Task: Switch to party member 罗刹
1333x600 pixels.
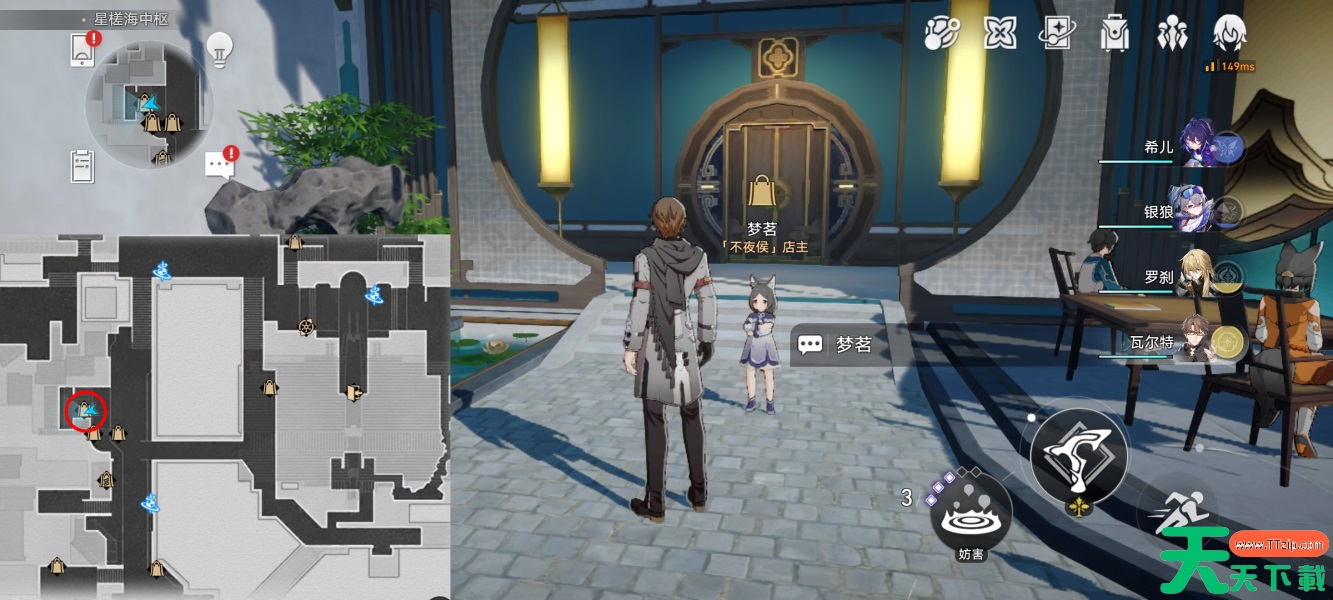Action: click(1199, 276)
